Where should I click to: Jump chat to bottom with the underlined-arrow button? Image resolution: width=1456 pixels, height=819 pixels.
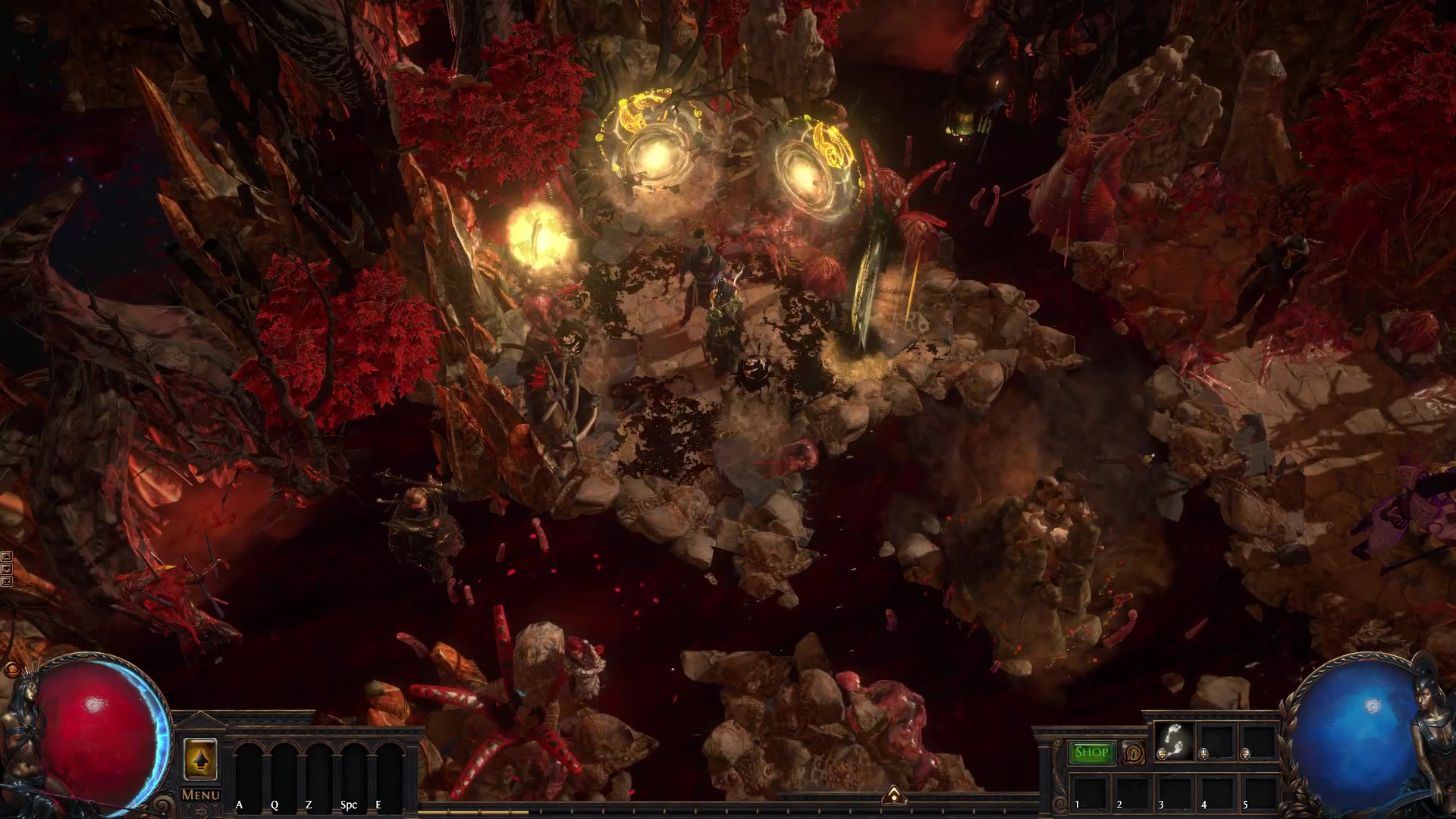7,582
